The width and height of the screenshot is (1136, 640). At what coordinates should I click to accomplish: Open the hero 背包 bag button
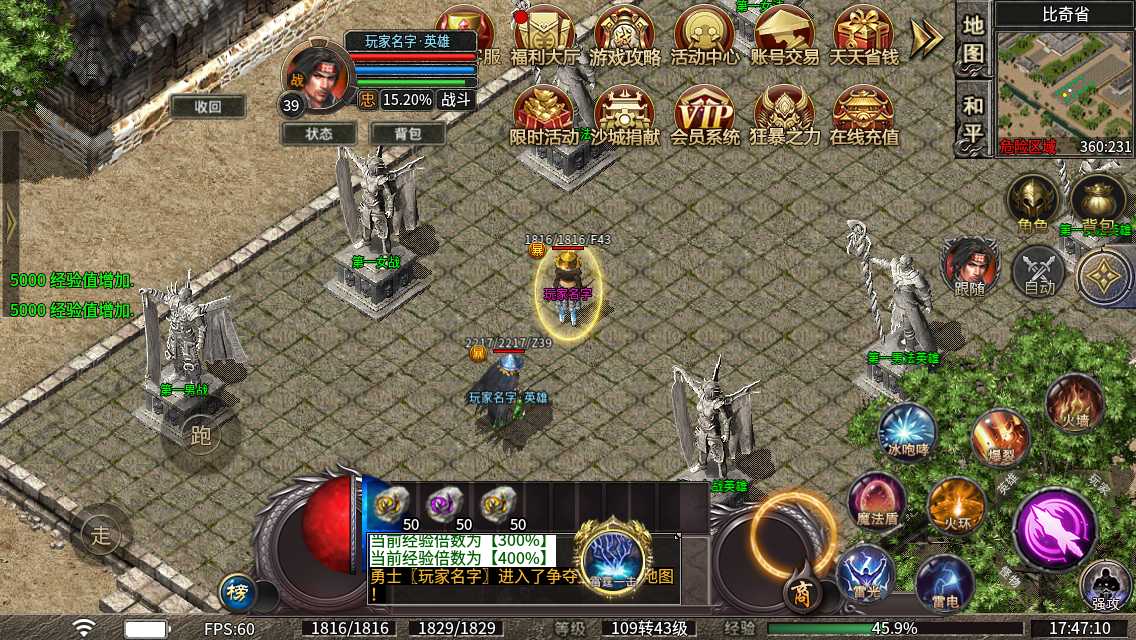407,133
